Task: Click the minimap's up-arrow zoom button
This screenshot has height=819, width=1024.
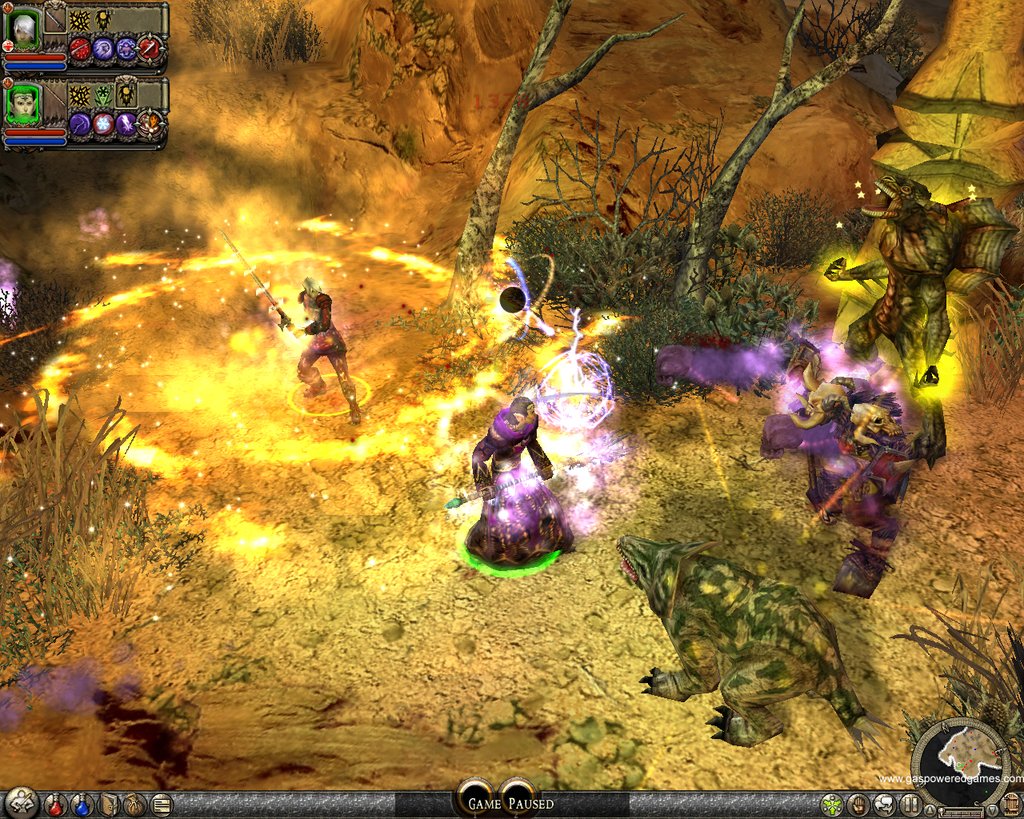Action: pos(930,808)
